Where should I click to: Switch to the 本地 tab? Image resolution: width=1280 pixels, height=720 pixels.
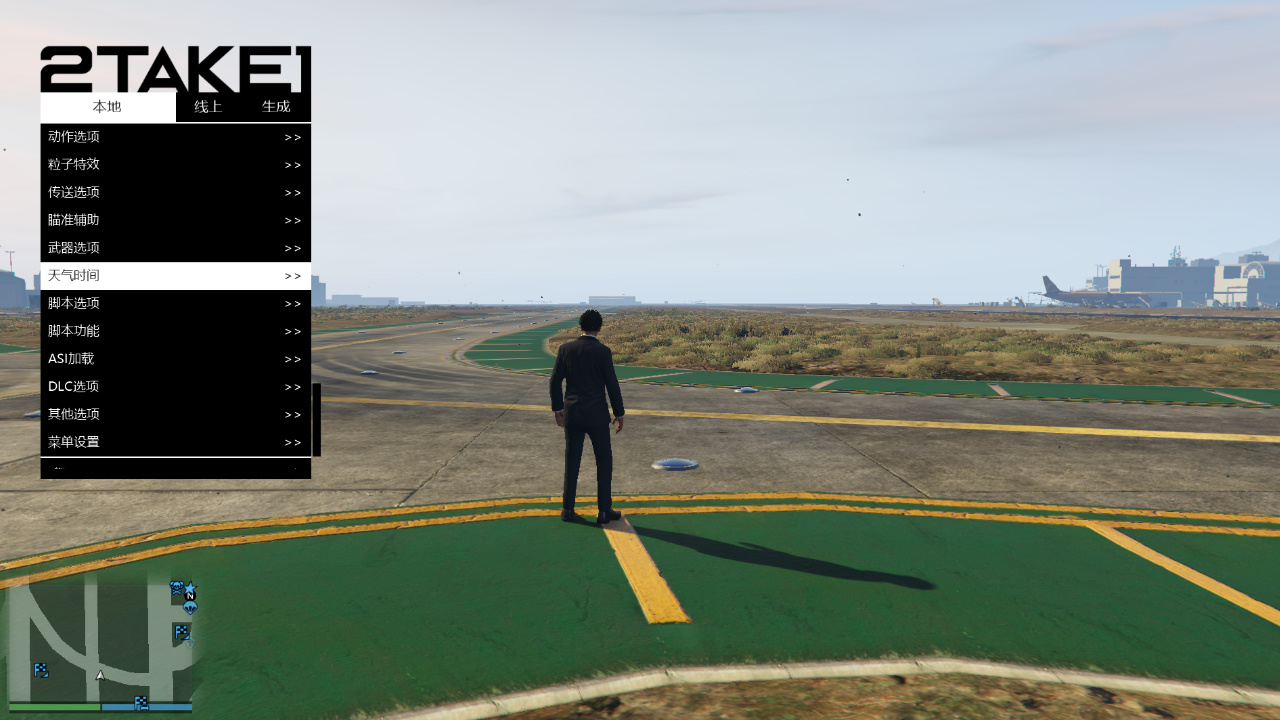tap(107, 107)
